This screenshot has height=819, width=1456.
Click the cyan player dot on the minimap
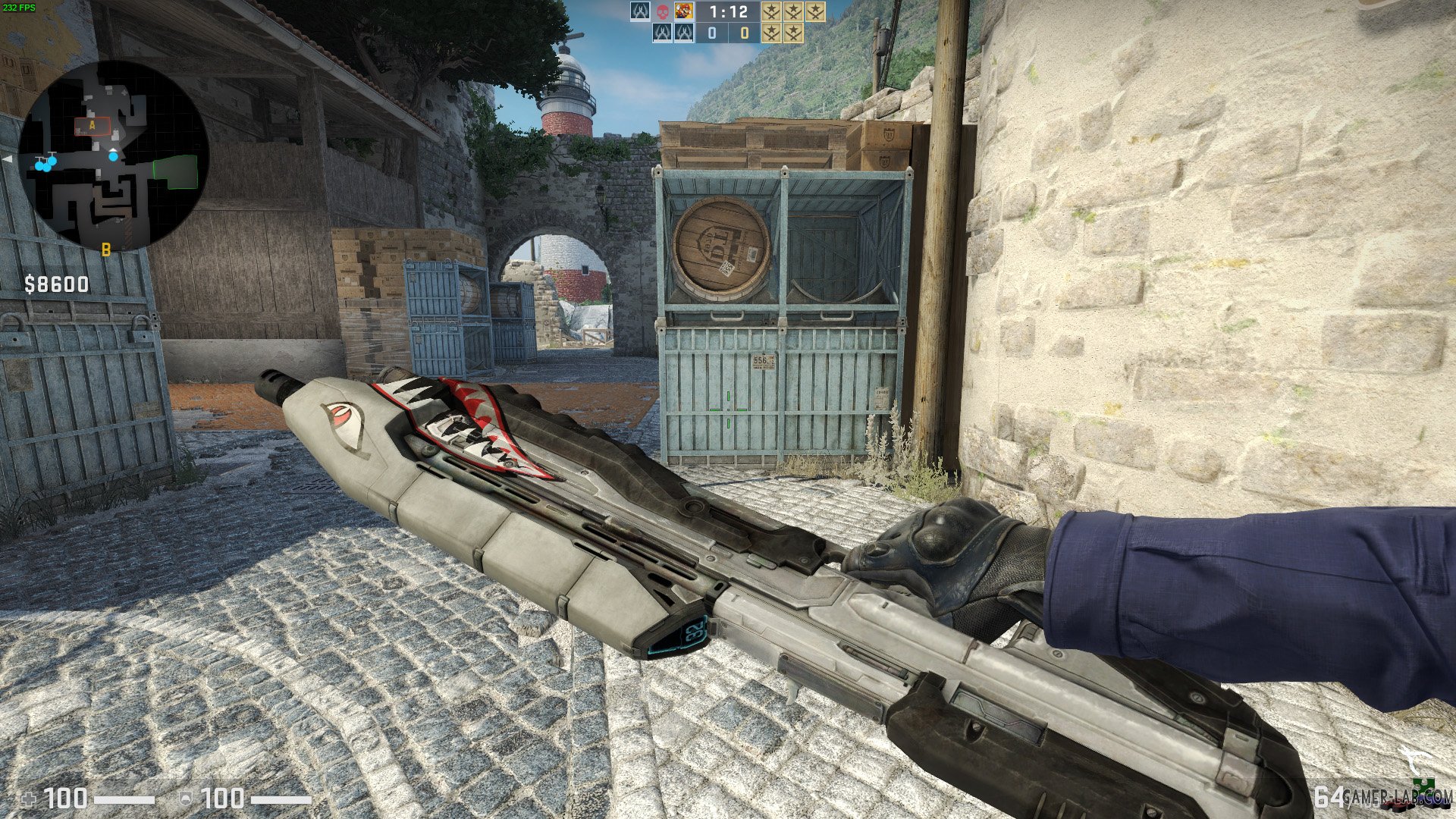coord(114,157)
